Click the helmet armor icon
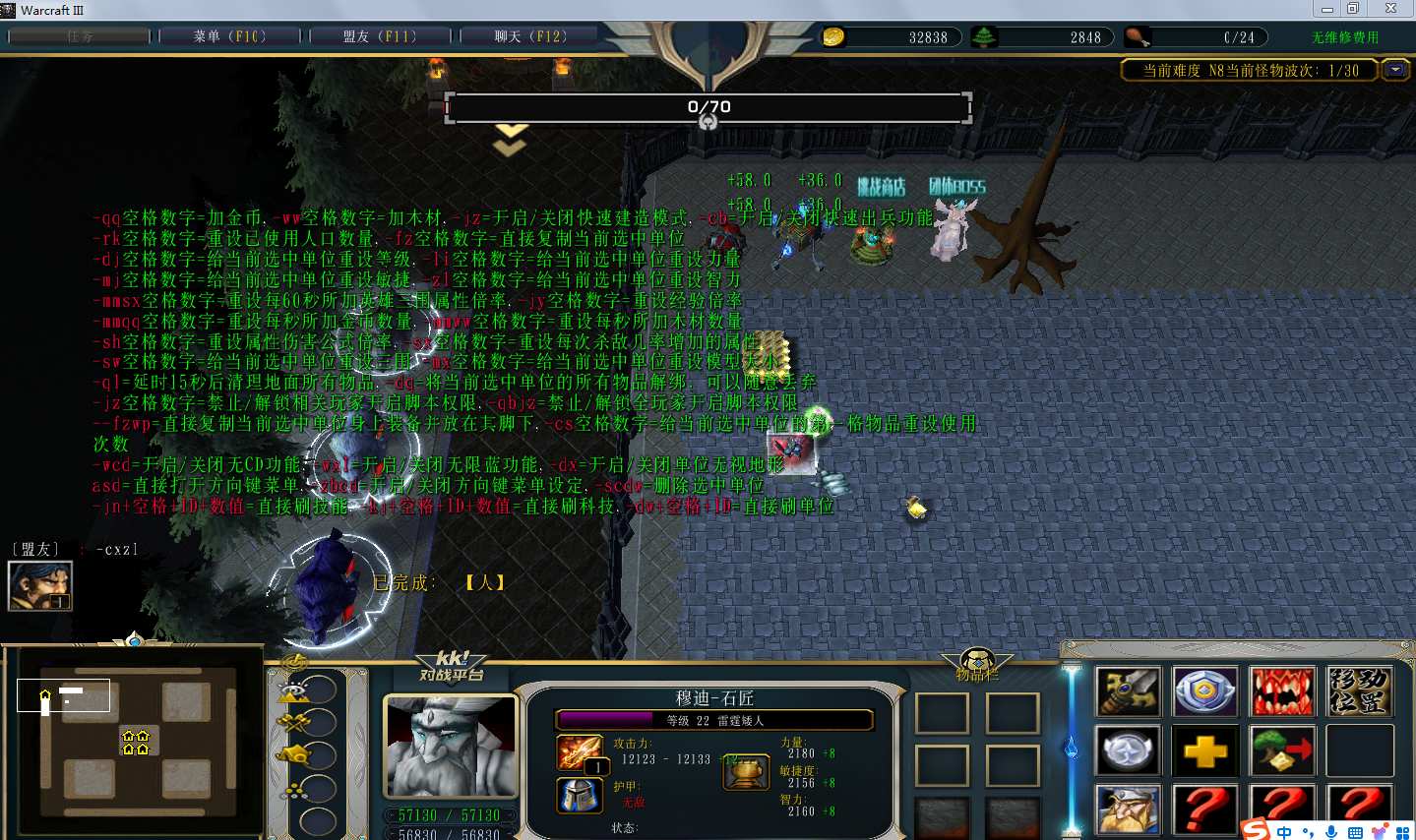This screenshot has width=1416, height=840. tap(580, 795)
